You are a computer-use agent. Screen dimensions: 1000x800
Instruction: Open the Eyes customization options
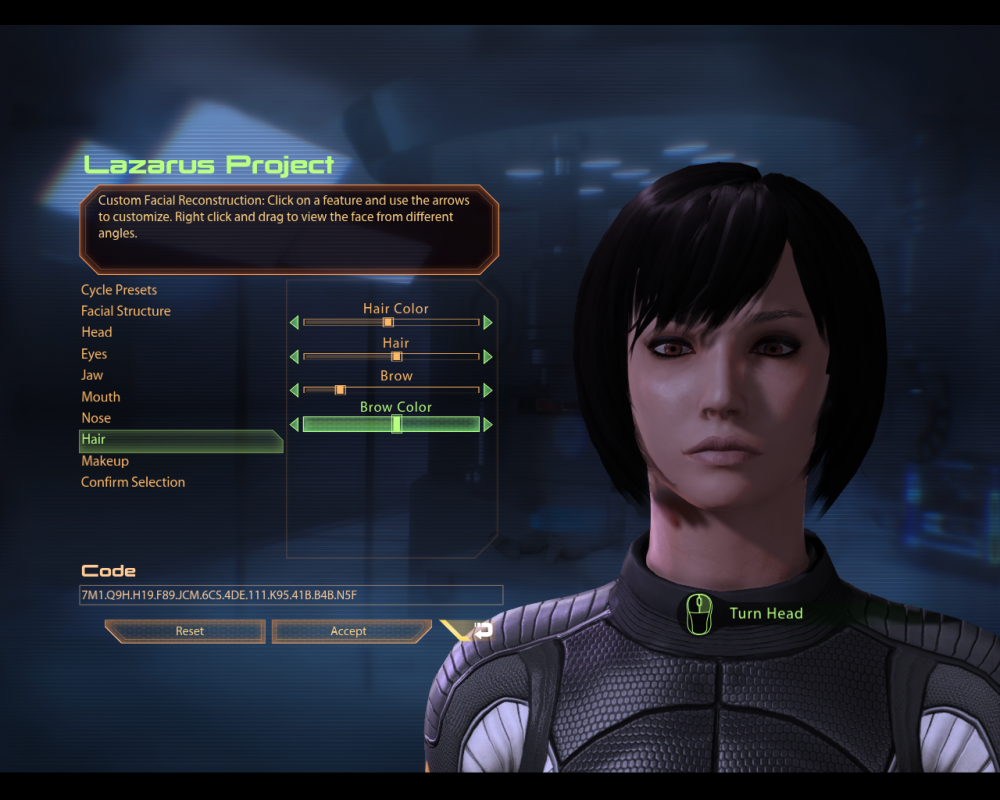coord(94,354)
